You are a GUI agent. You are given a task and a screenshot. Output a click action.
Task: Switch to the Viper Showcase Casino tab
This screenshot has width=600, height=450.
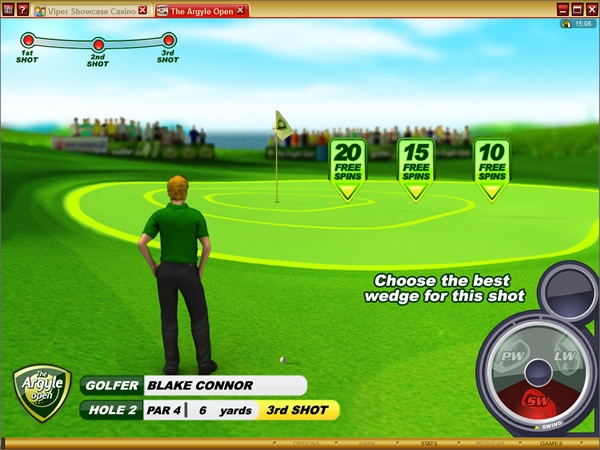pos(83,10)
